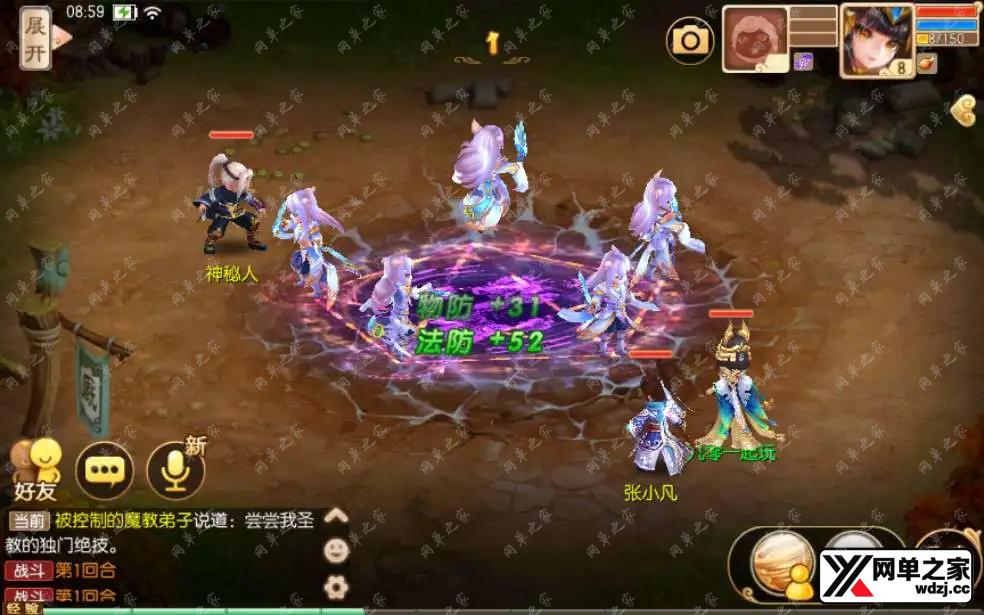Activate the microphone voice chat button
Image resolution: width=984 pixels, height=615 pixels.
tap(176, 469)
